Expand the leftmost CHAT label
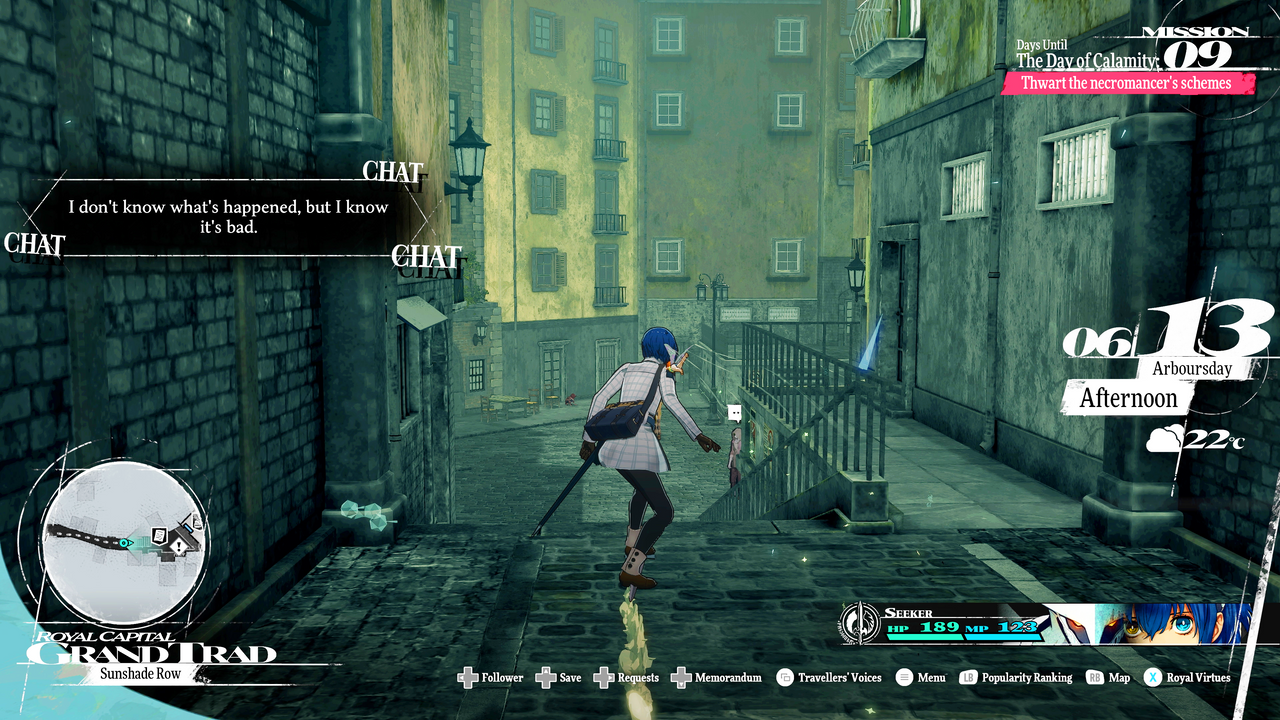Viewport: 1280px width, 720px height. [x=33, y=244]
